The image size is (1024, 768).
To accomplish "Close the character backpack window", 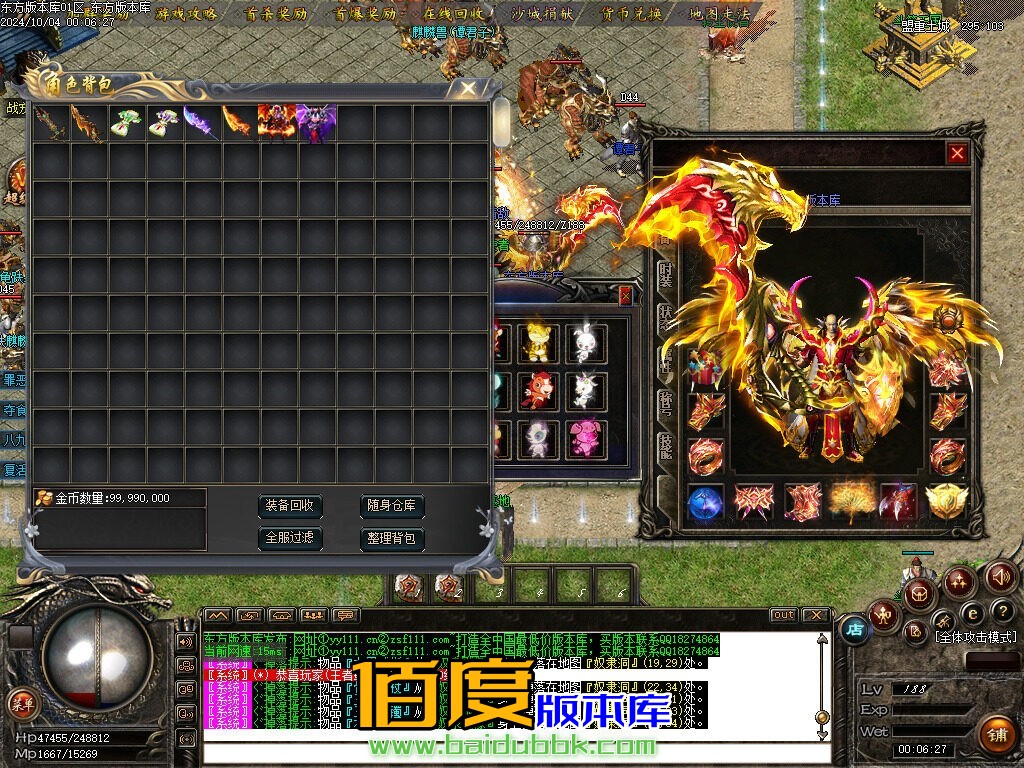I will (468, 88).
